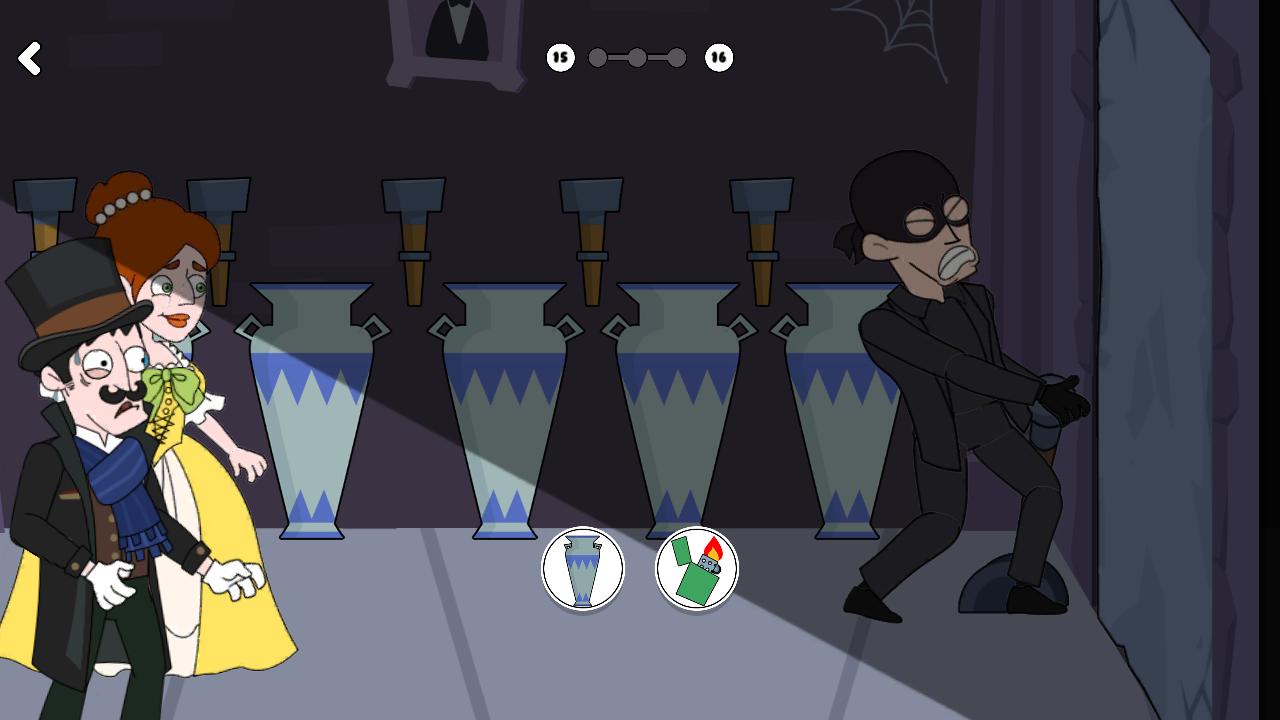Click the level 15 badge

(x=560, y=57)
